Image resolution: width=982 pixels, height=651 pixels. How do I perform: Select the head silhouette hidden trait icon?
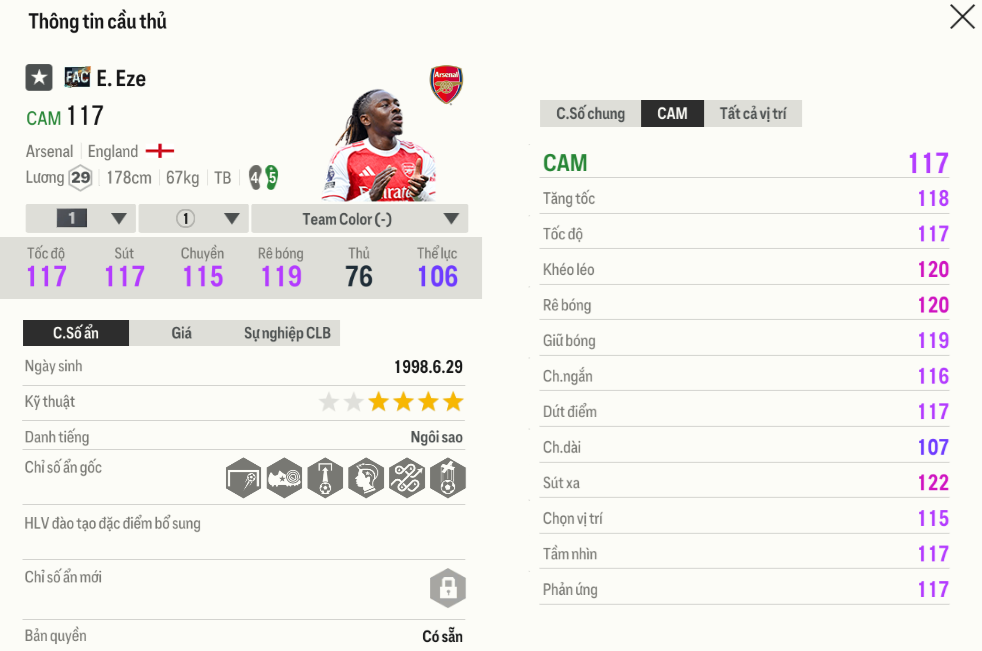pos(365,478)
